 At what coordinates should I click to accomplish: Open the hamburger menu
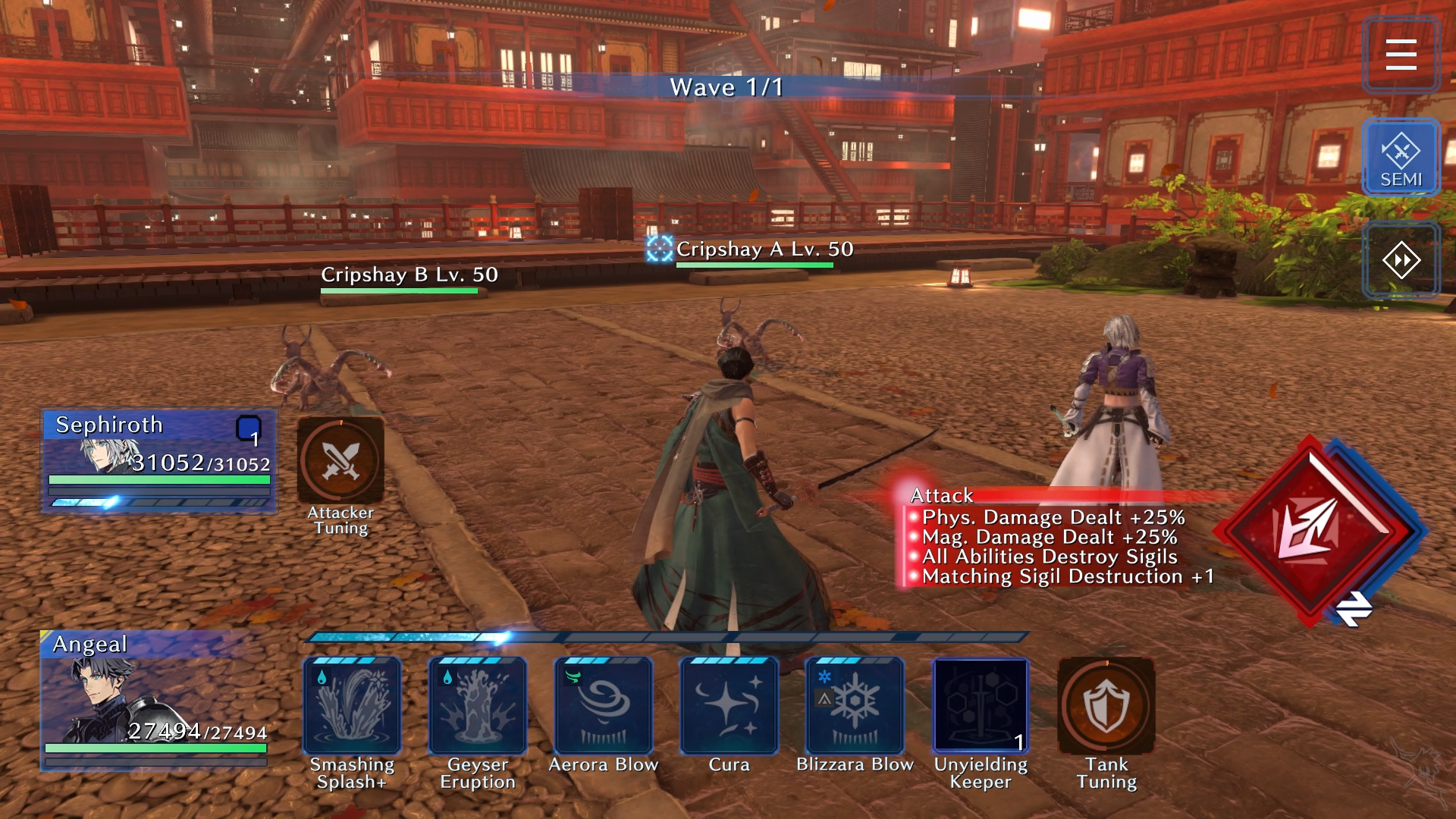tap(1401, 55)
